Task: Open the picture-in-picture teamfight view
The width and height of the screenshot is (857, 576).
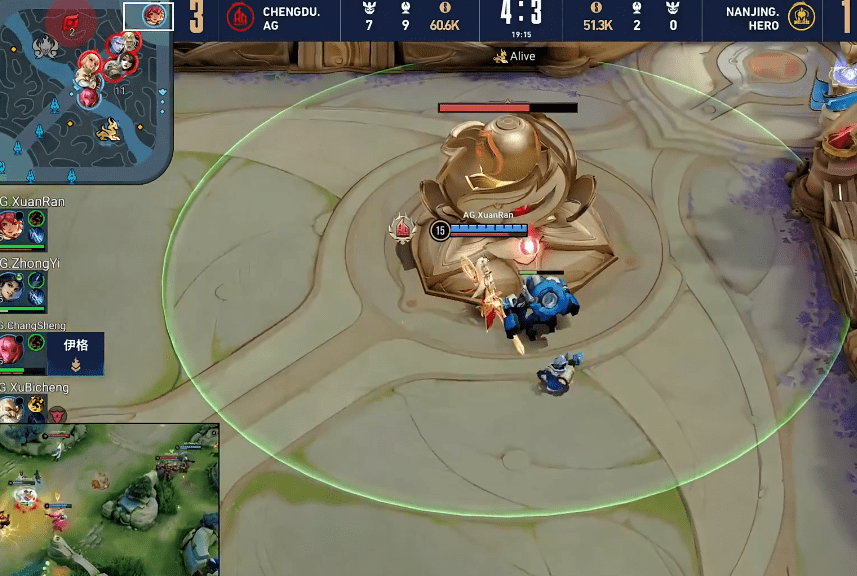Action: [x=109, y=499]
